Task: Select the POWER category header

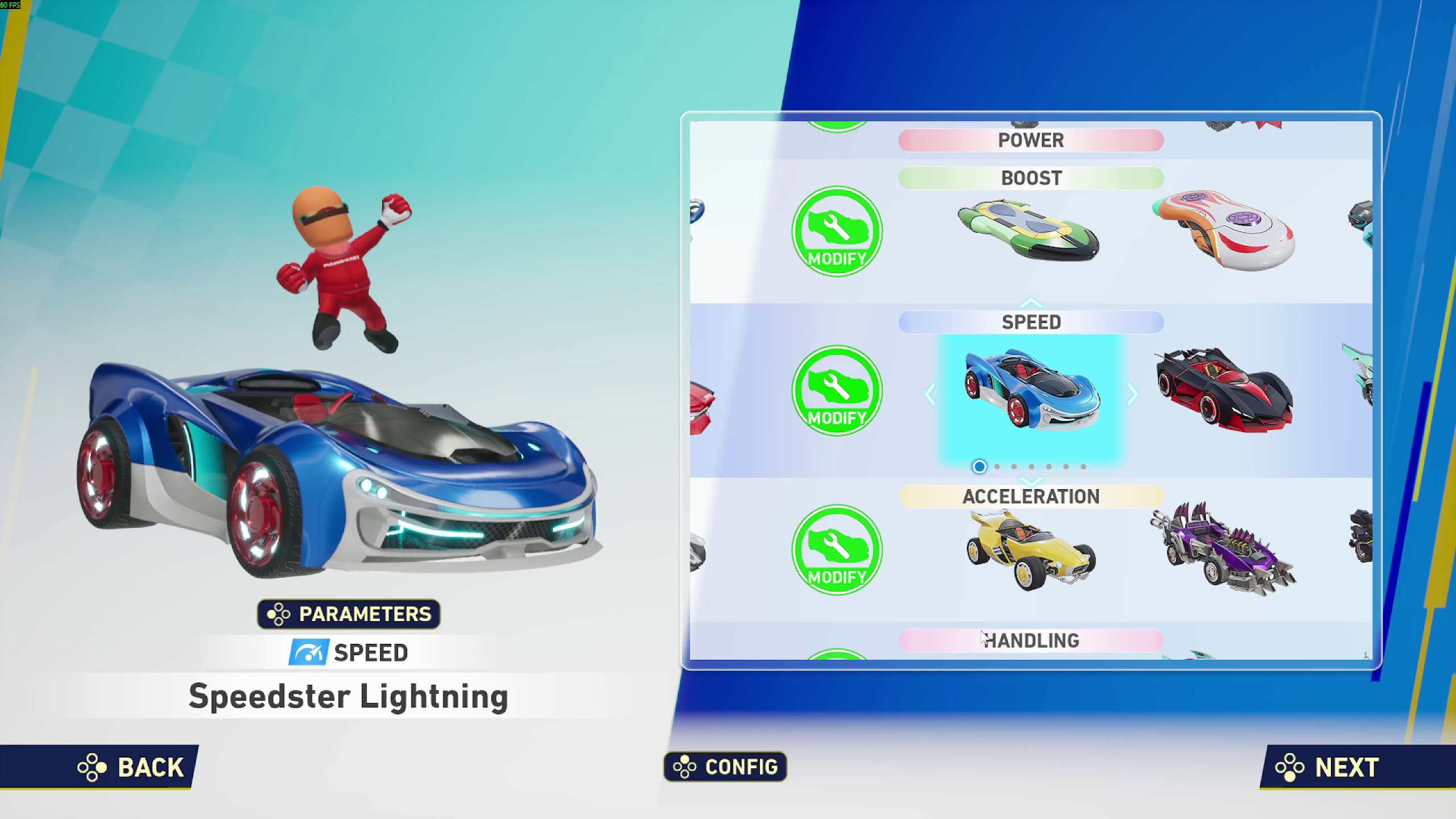Action: click(1031, 140)
